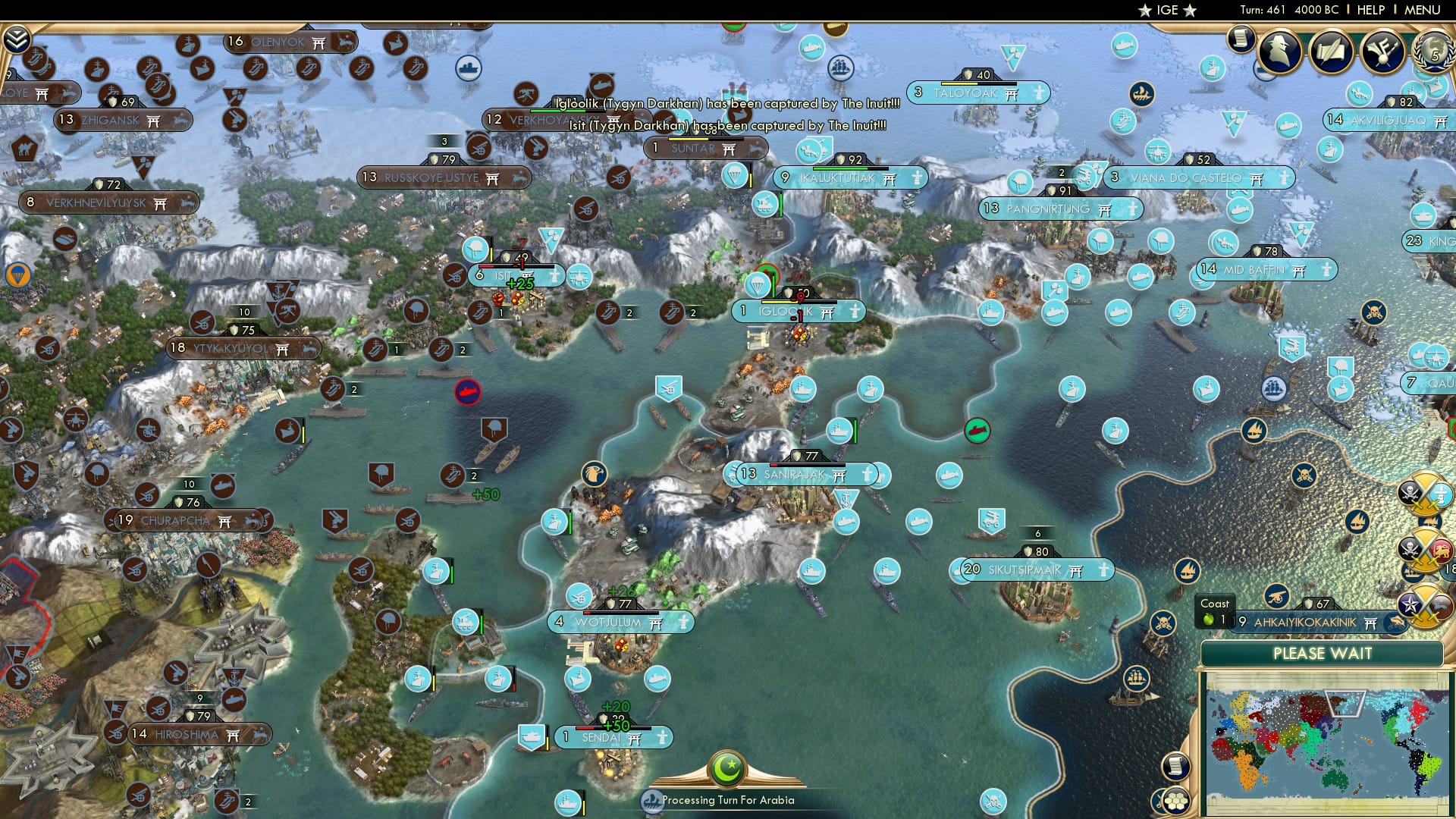Toggle the hexagon strategic view icon near minimap
This screenshot has width=1456, height=819.
click(1175, 802)
